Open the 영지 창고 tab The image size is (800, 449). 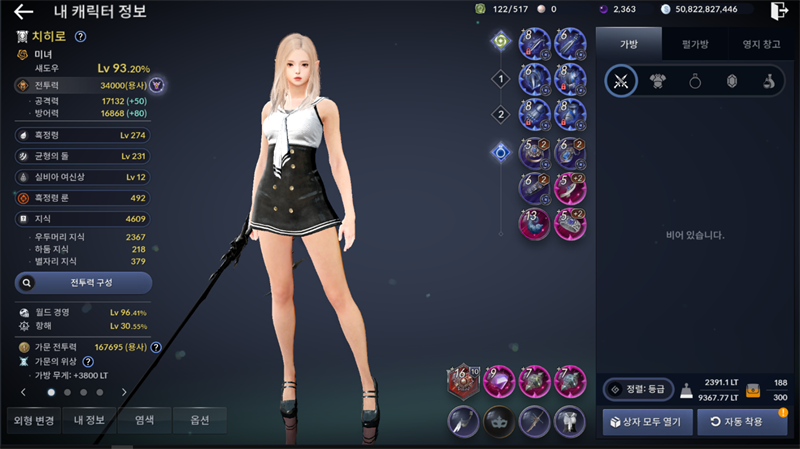click(758, 43)
